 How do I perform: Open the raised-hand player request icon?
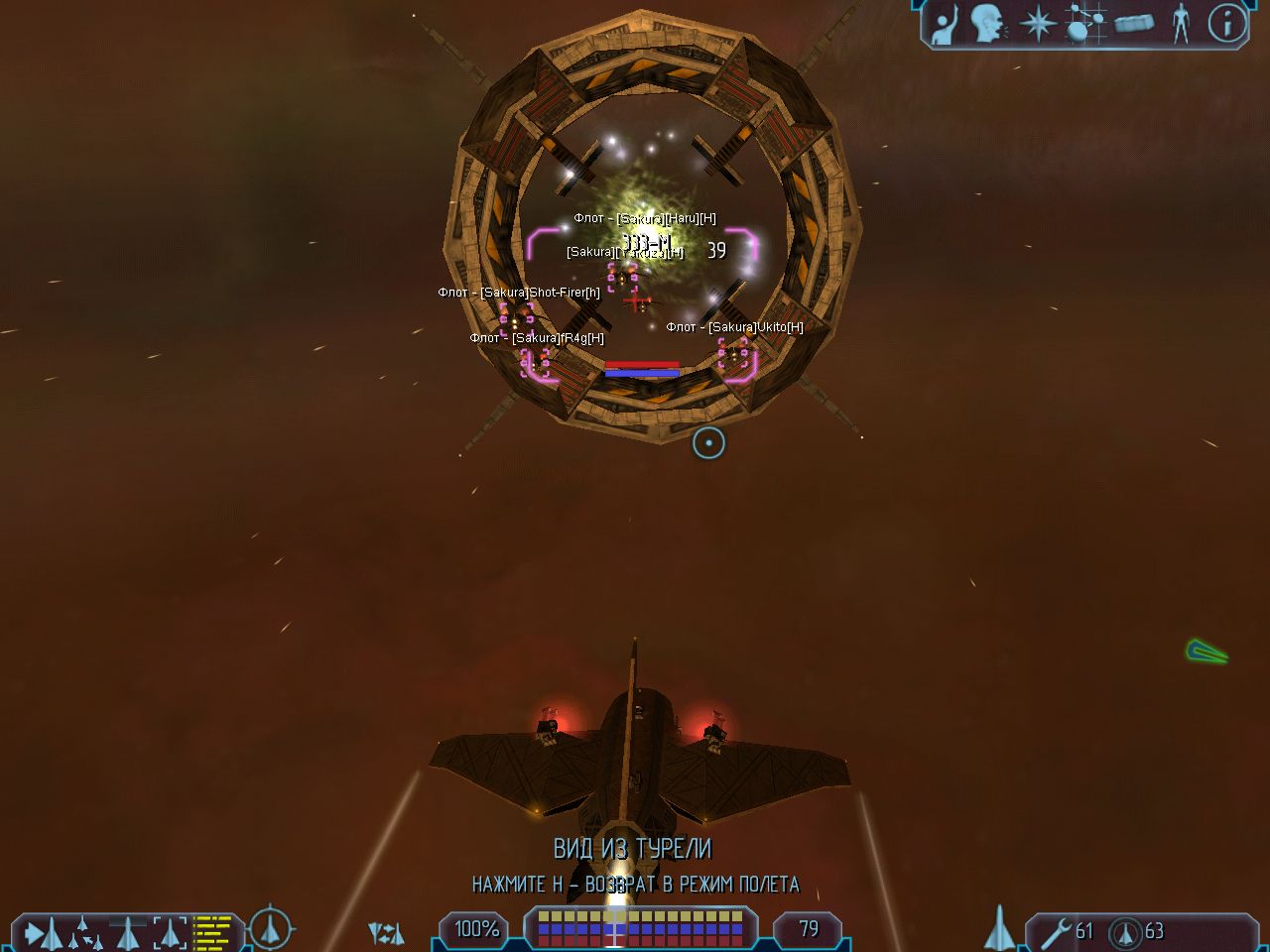(x=945, y=24)
